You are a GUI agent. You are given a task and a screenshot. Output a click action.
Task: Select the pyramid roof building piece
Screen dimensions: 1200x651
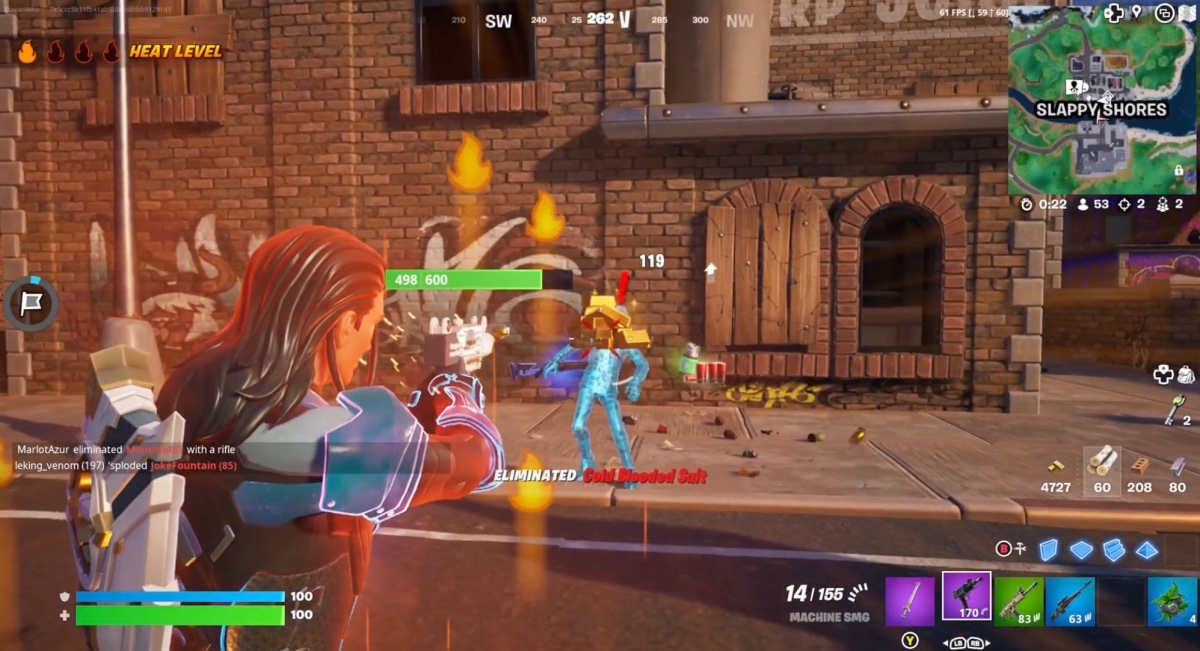(x=1147, y=549)
